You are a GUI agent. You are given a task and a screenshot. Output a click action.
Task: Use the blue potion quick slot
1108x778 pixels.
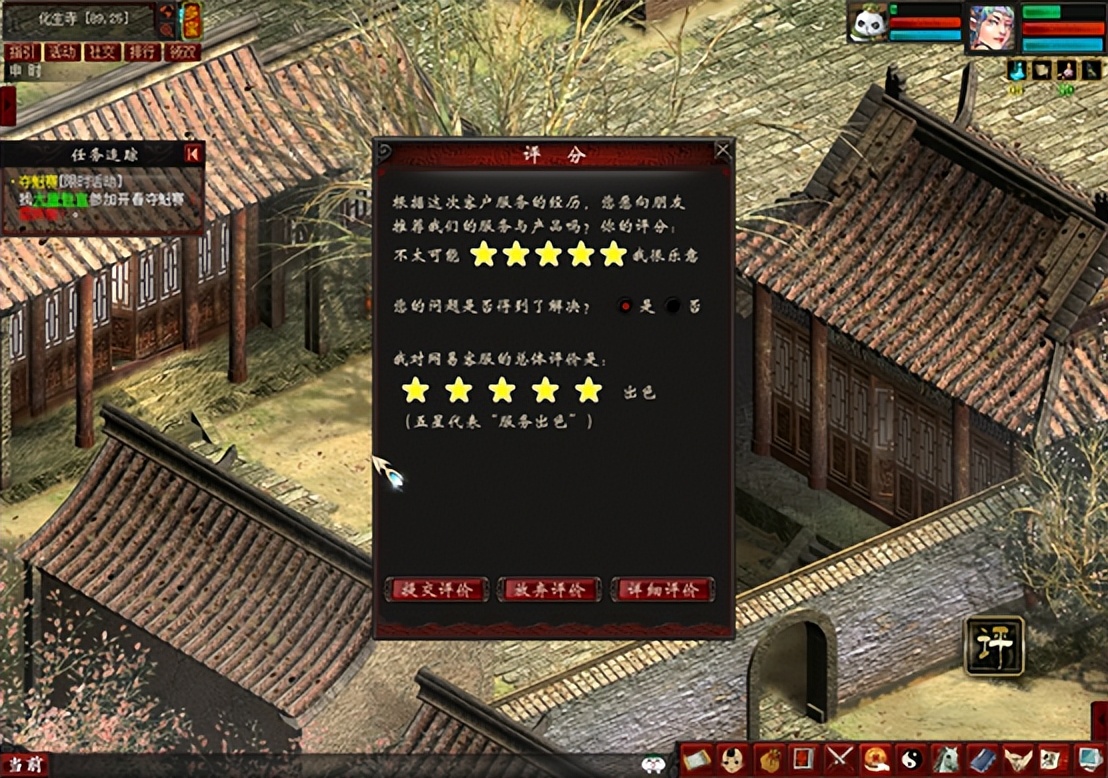pyautogui.click(x=1017, y=70)
